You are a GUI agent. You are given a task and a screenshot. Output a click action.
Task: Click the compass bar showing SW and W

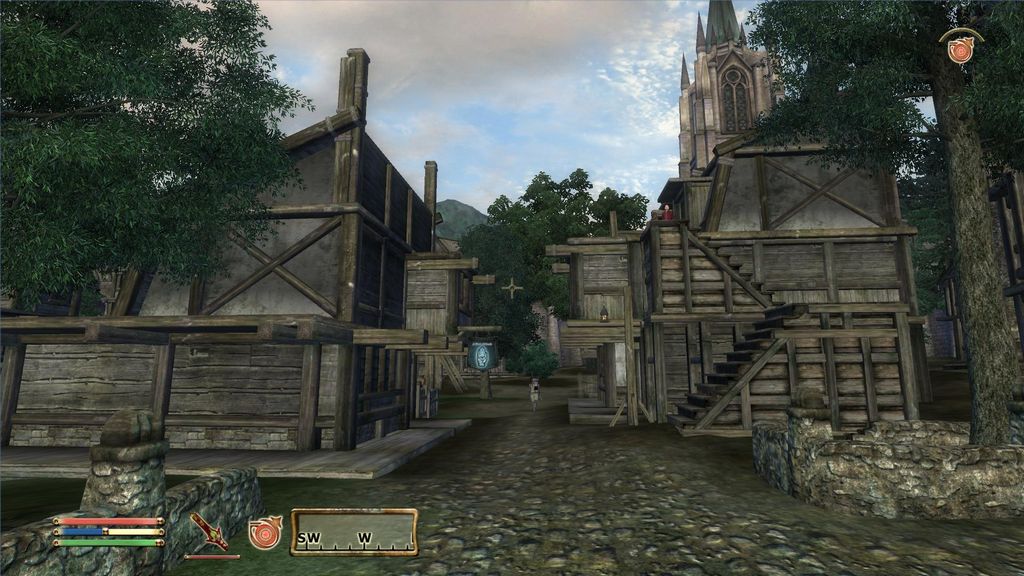coord(354,532)
